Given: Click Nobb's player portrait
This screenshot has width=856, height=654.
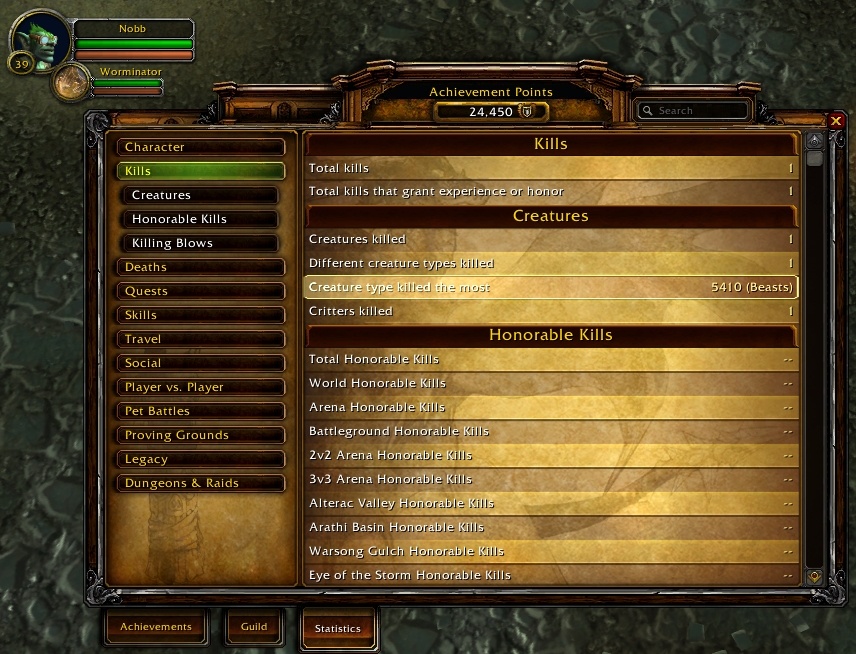Looking at the screenshot, I should click(x=43, y=39).
